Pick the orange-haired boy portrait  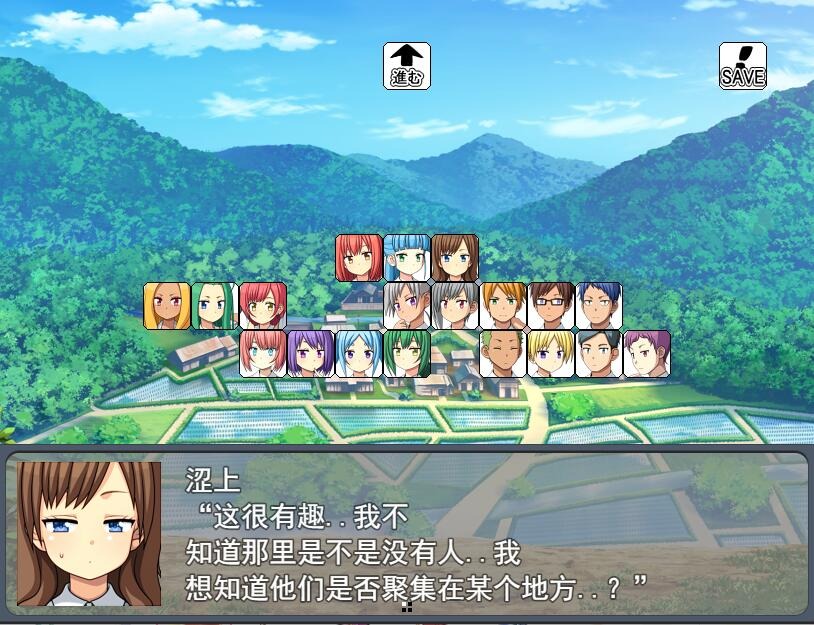503,306
